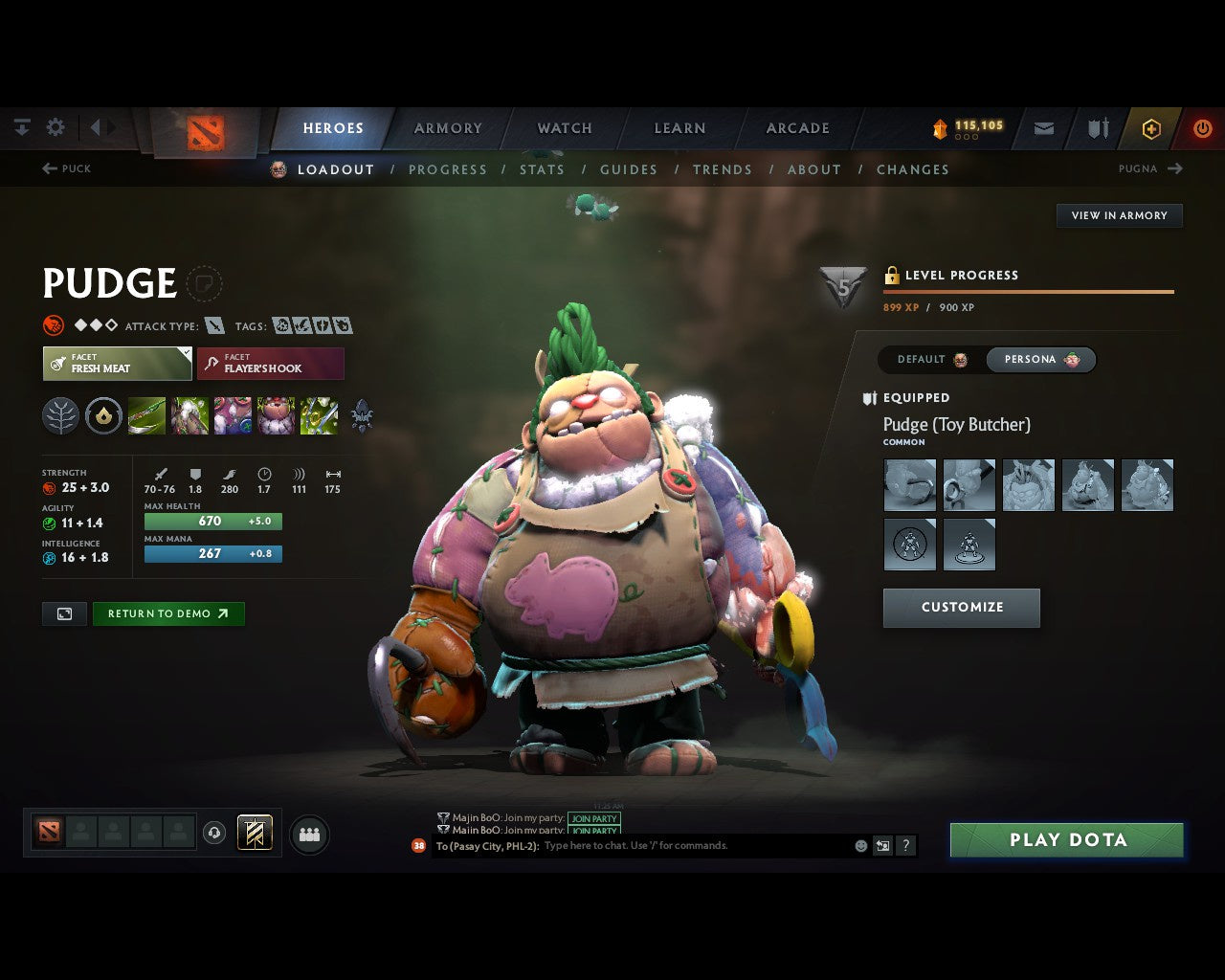The image size is (1225, 980).
Task: Open the settings gear icon
Action: point(55,126)
